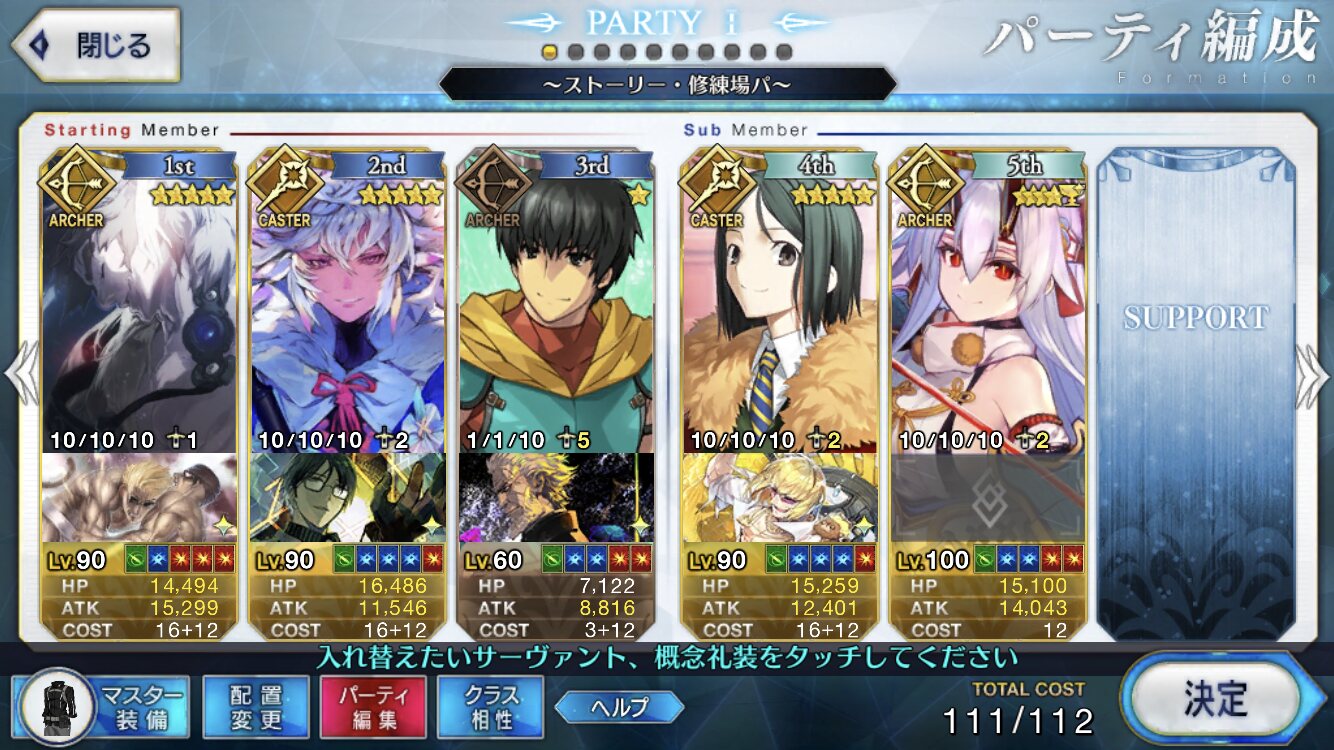The image size is (1334, 750).
Task: Select craft essence under 4th servant
Action: pyautogui.click(x=779, y=497)
